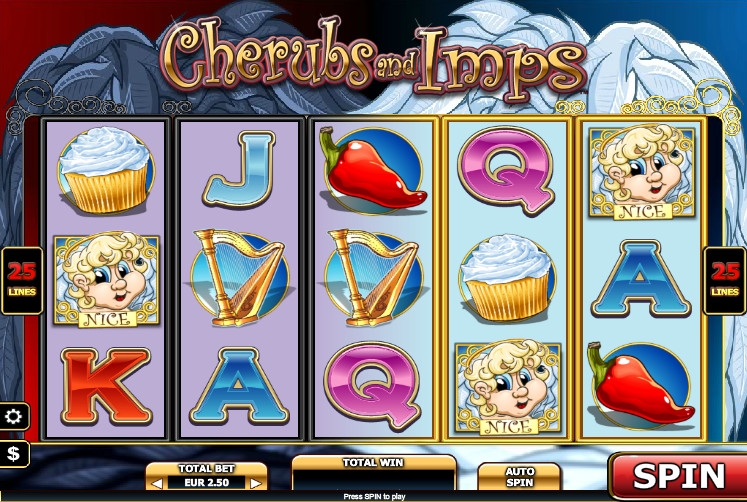
Task: Open the gear settings menu
Action: click(x=14, y=416)
